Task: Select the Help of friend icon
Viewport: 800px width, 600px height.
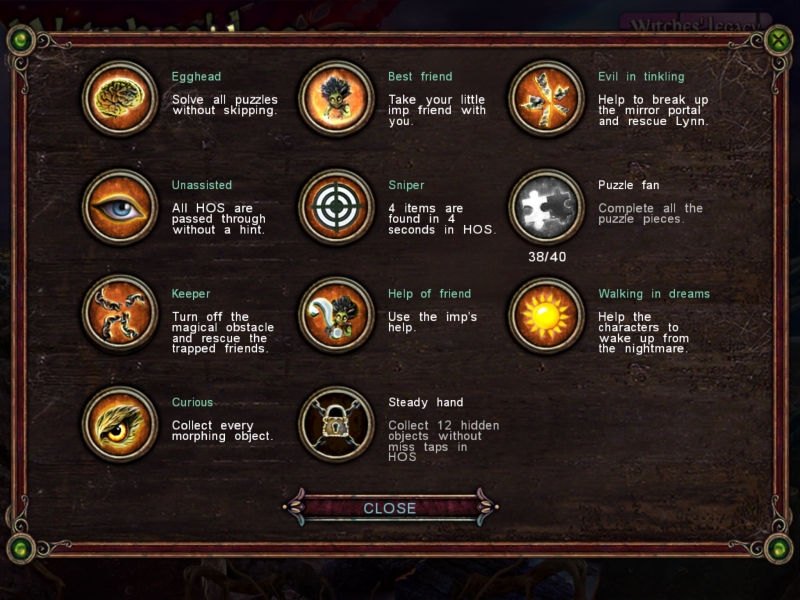Action: pyautogui.click(x=336, y=315)
